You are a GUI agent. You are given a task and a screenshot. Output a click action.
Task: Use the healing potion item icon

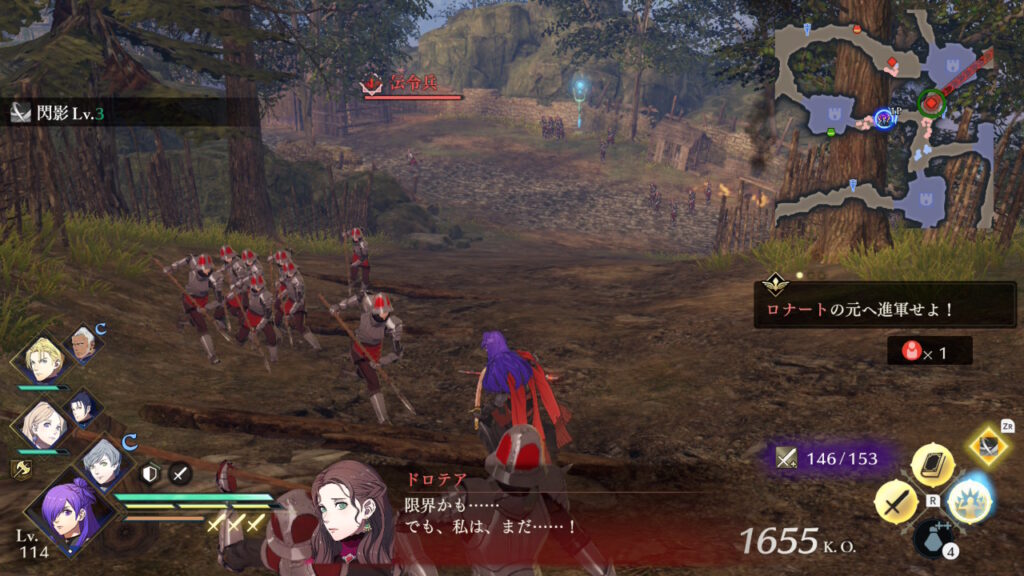coord(932,538)
